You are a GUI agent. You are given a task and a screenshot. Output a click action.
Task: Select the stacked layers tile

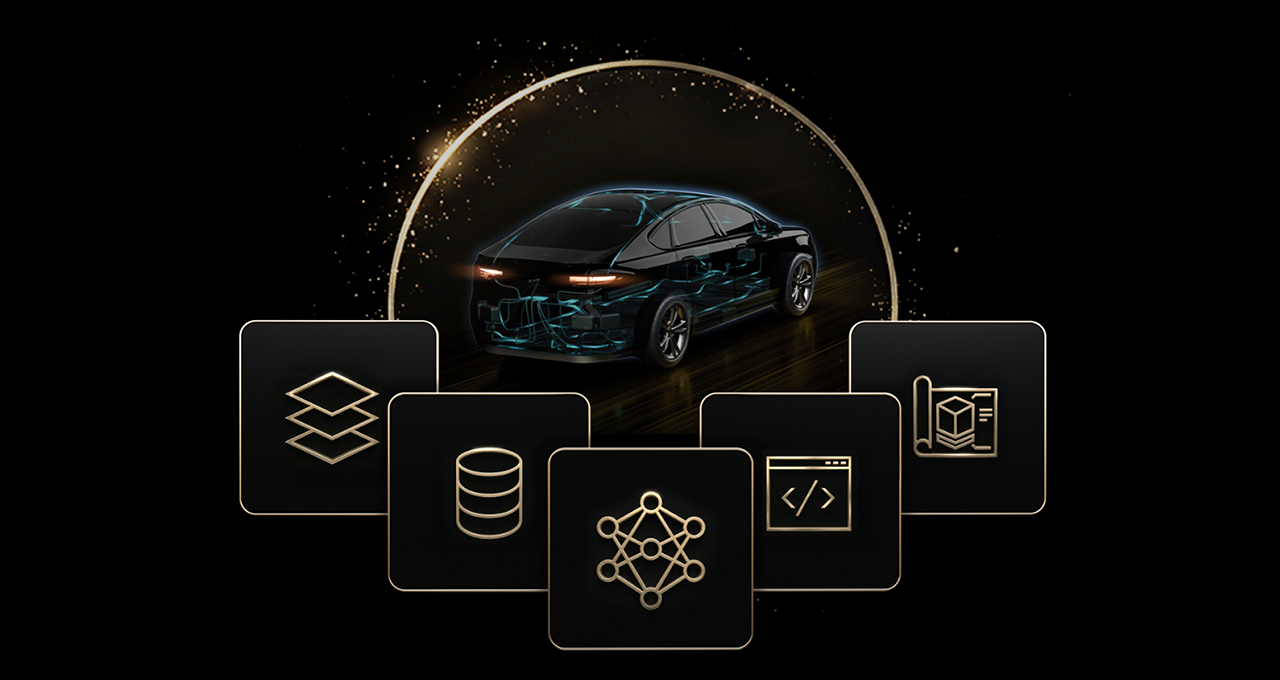pos(332,418)
